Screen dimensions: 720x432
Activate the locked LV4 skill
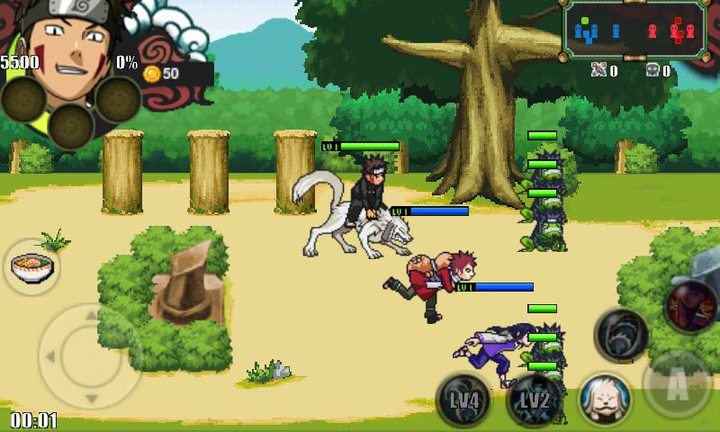click(x=463, y=399)
